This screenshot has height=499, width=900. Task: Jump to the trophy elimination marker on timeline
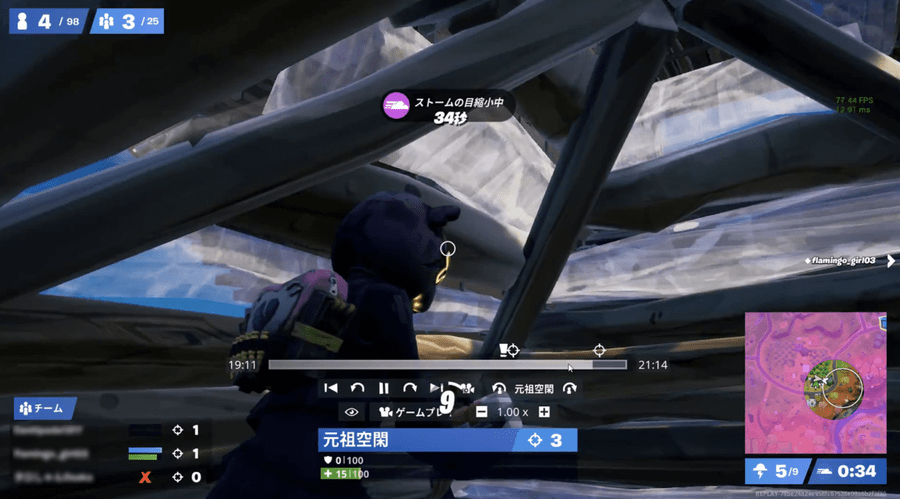point(508,350)
